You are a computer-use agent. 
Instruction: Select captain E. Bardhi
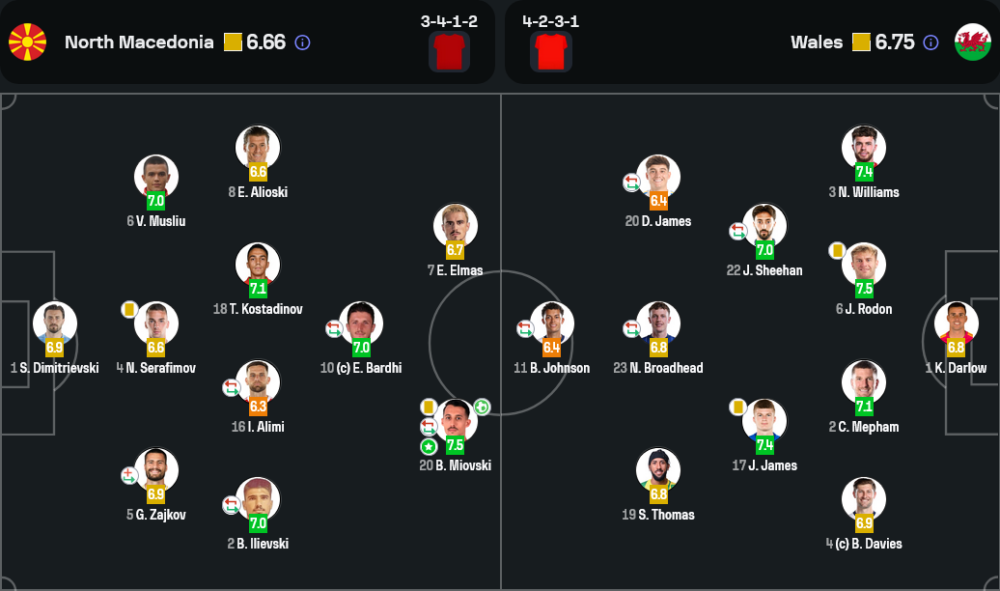361,325
